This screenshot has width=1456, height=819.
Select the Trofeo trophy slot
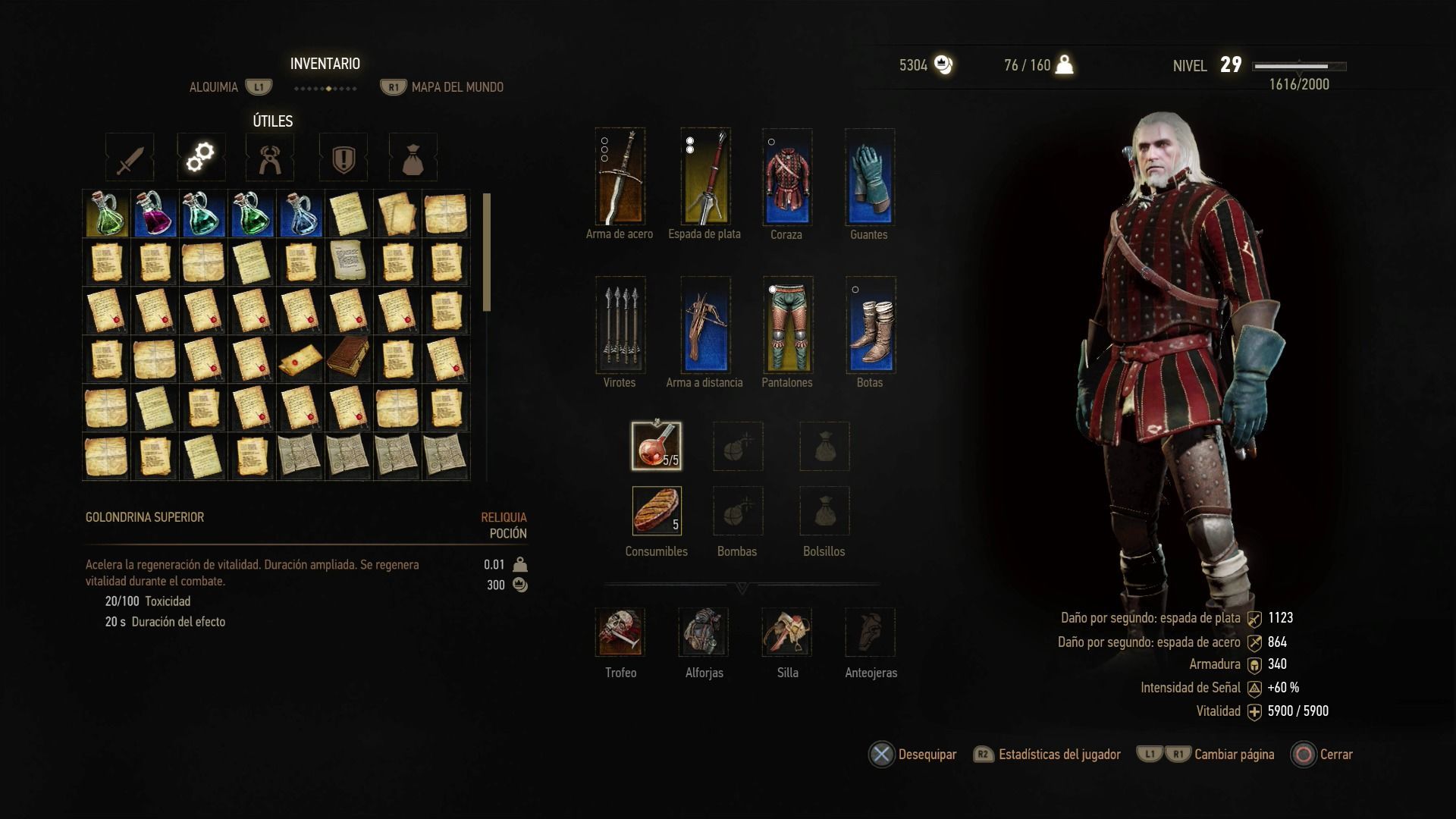coord(620,632)
